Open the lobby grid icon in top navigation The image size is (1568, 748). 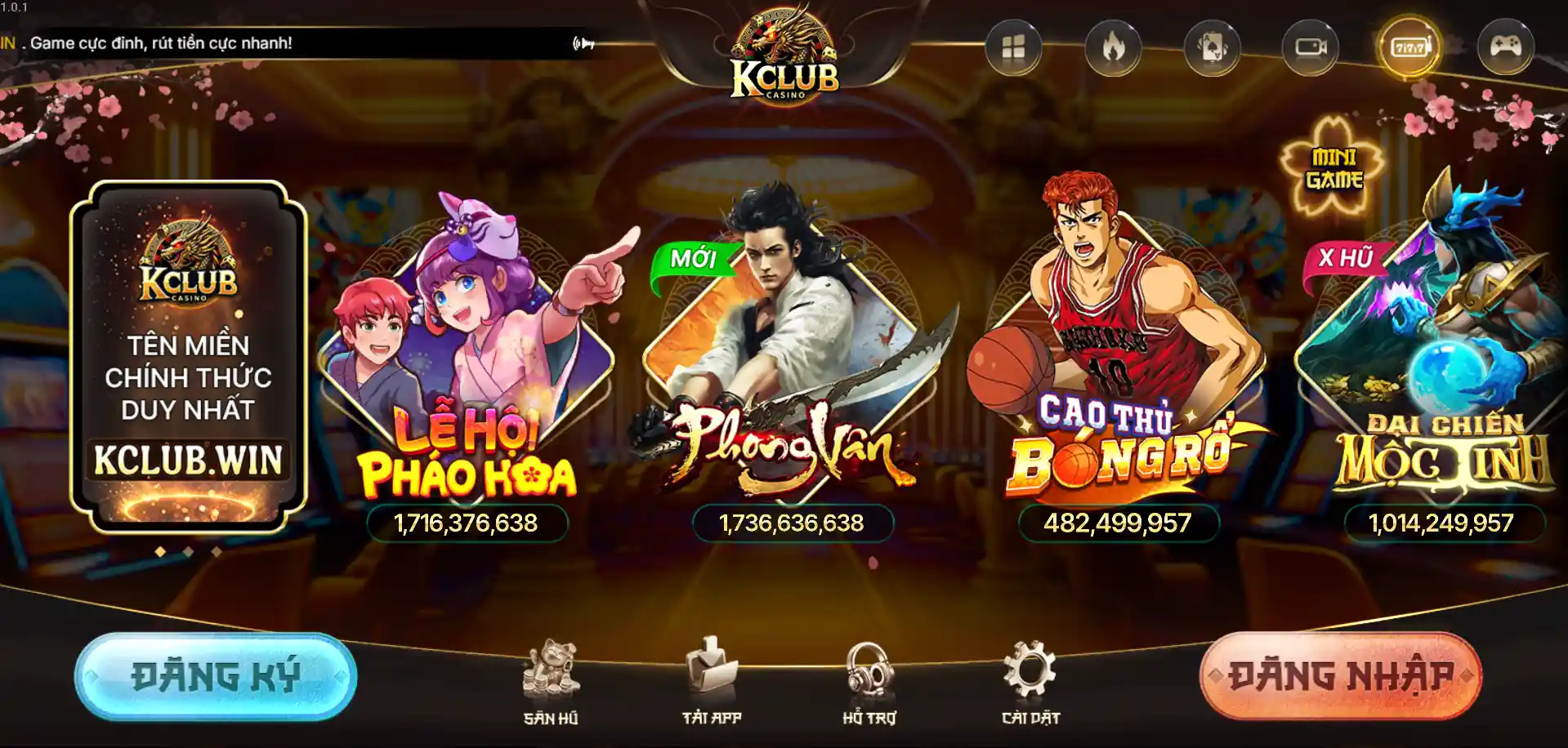point(1013,48)
